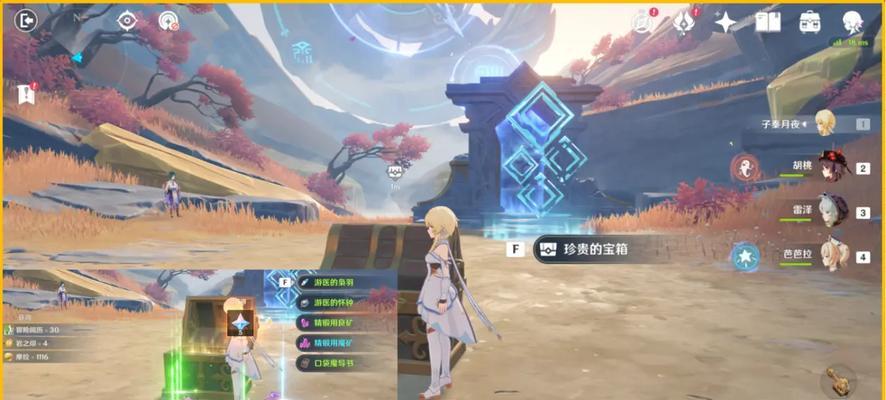Open the events compass icon
This screenshot has height=400, width=886.
(642, 21)
